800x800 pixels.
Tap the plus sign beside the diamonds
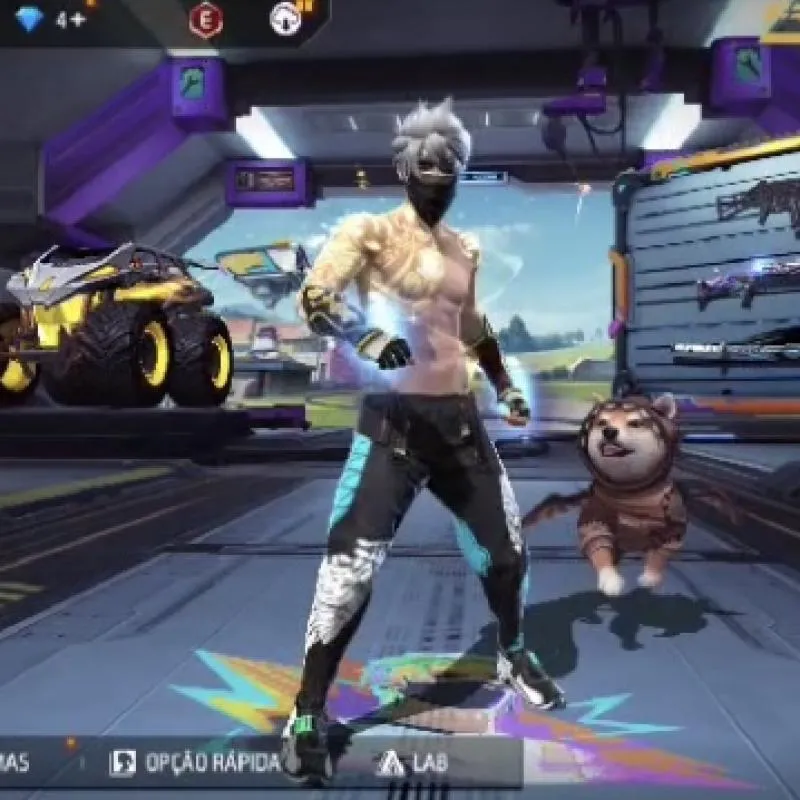pyautogui.click(x=77, y=19)
